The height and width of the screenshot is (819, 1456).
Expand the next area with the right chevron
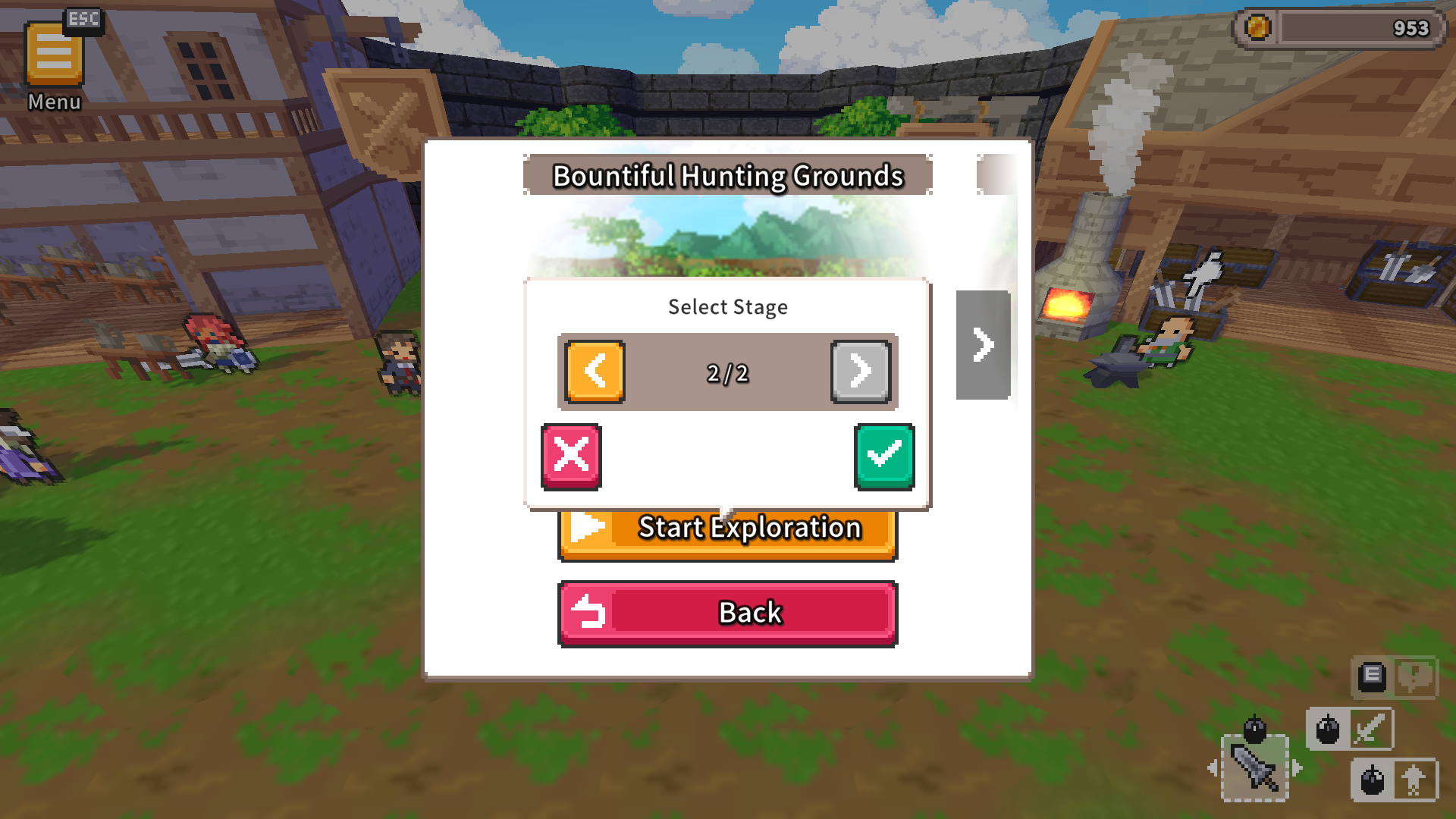click(983, 344)
